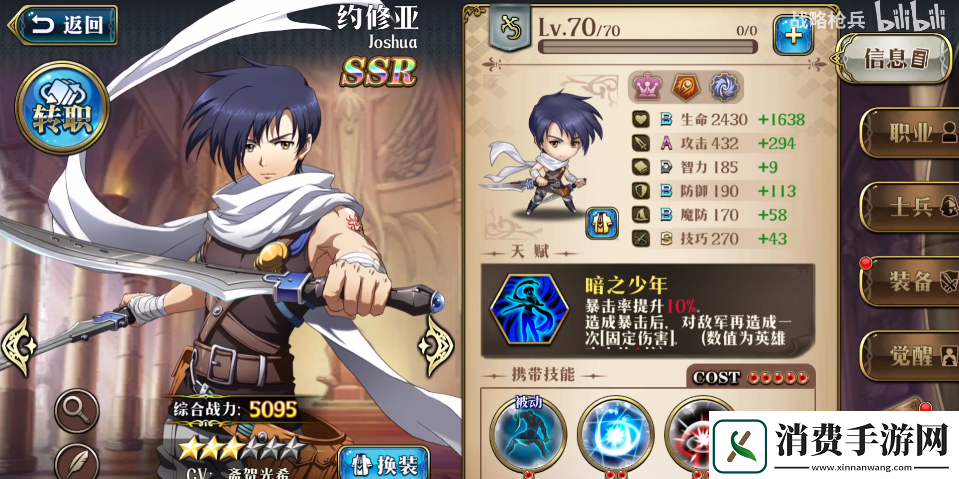
Task: Switch to the 士兵 soldiers tab
Action: click(907, 207)
